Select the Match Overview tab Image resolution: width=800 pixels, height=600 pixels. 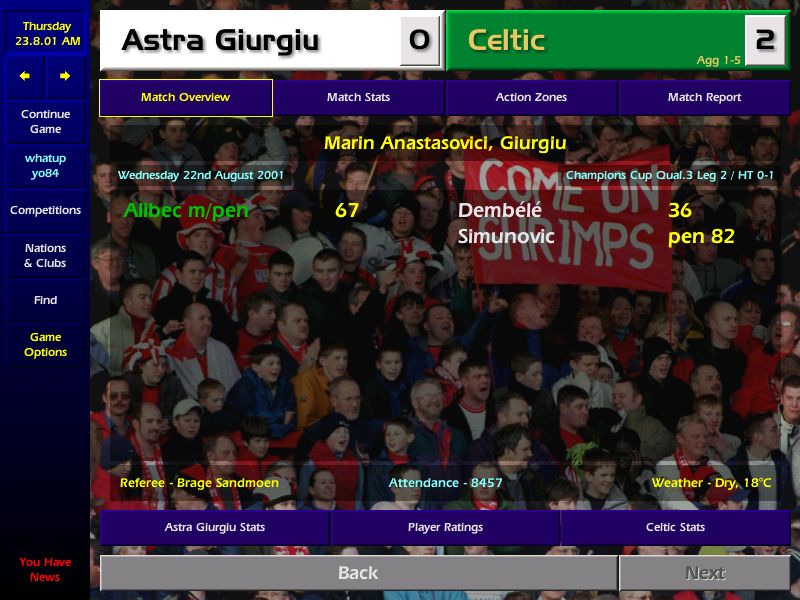tap(185, 97)
